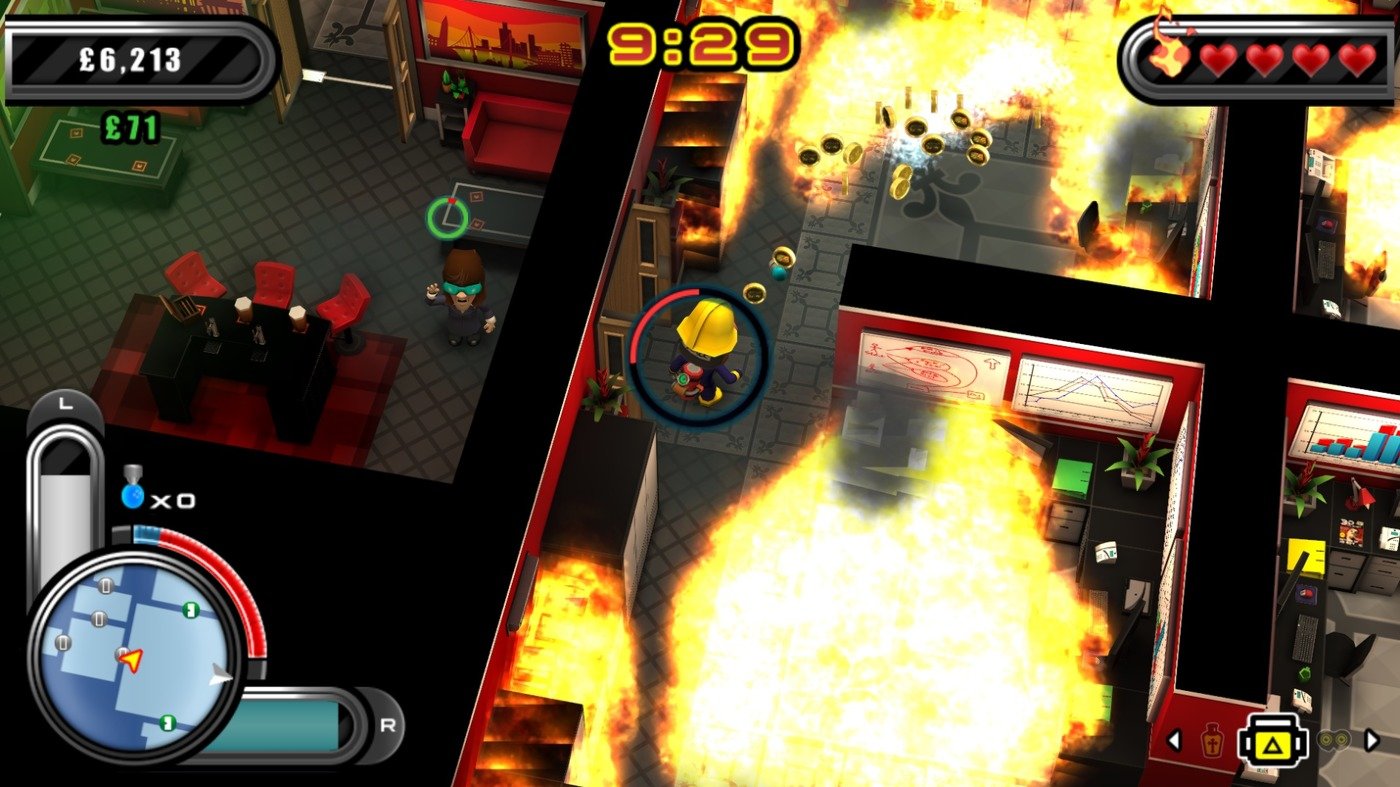This screenshot has width=1400, height=787.
Task: Select the holy water flask item icon
Action: (1212, 740)
